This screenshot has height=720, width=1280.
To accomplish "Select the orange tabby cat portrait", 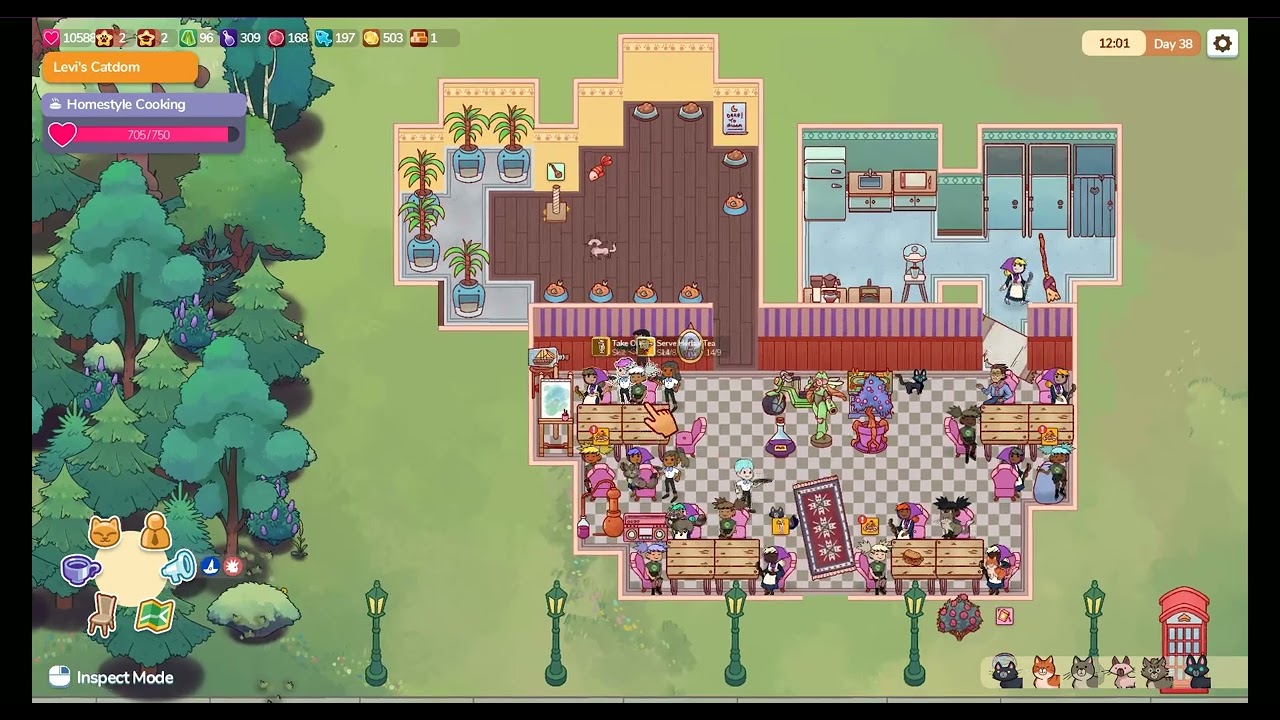I will coord(1045,671).
